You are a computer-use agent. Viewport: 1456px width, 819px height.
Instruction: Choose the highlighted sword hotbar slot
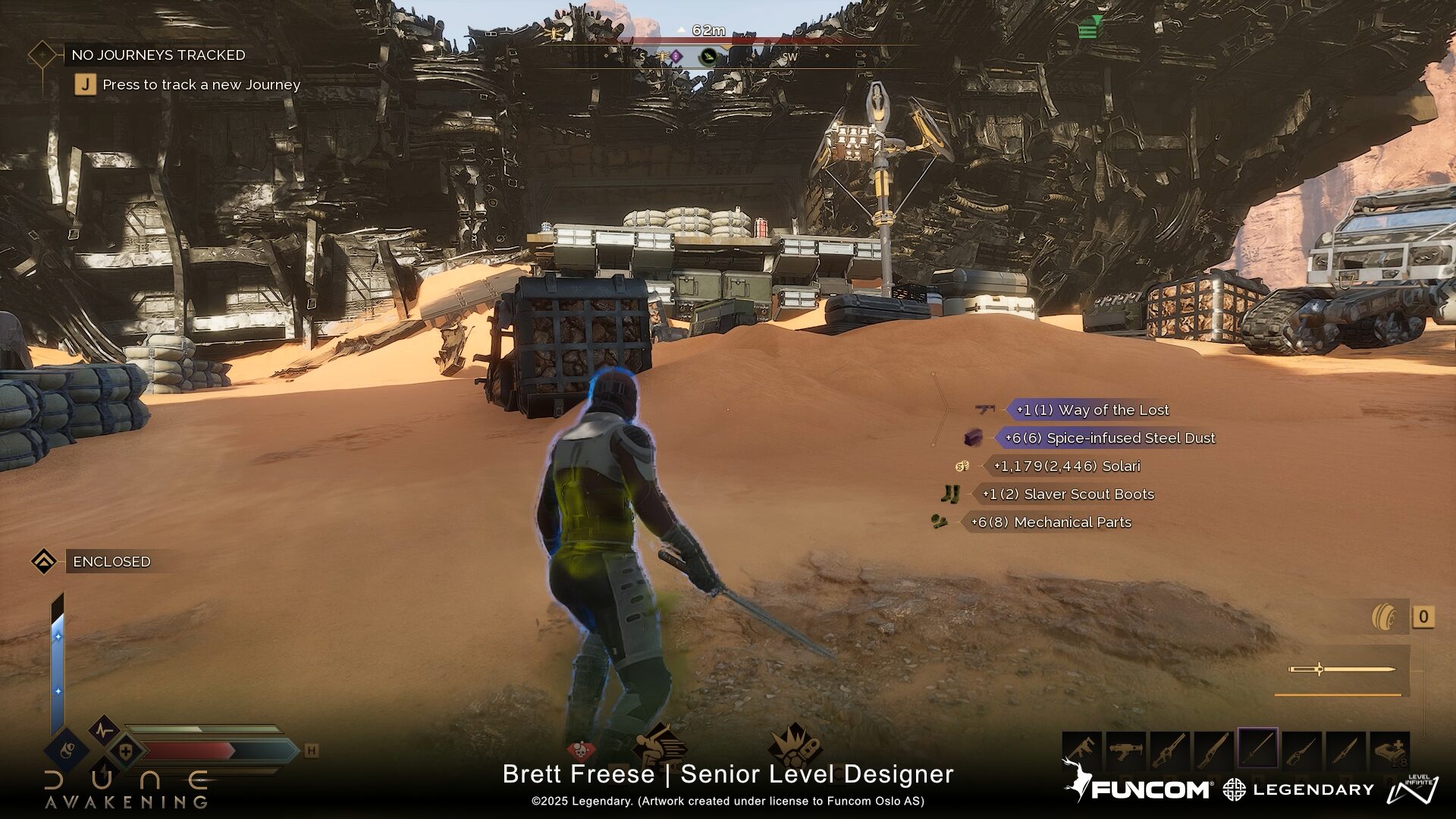tap(1257, 750)
